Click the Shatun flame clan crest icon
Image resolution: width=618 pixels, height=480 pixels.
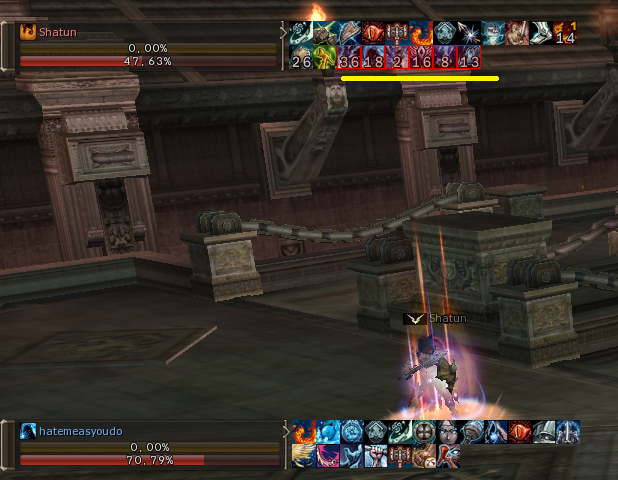pyautogui.click(x=27, y=32)
